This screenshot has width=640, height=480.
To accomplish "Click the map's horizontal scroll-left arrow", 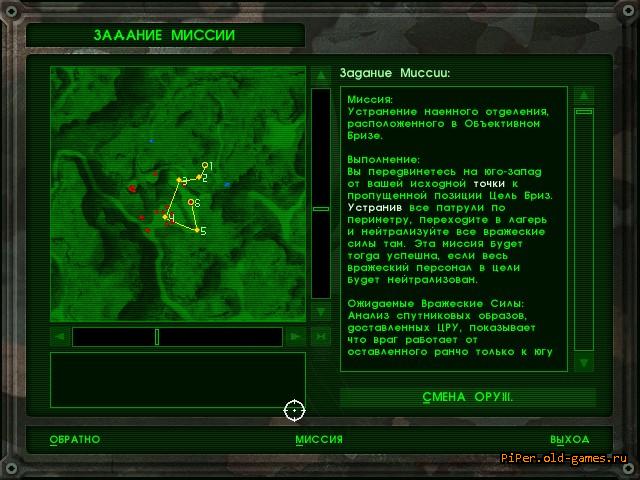I will (61, 337).
